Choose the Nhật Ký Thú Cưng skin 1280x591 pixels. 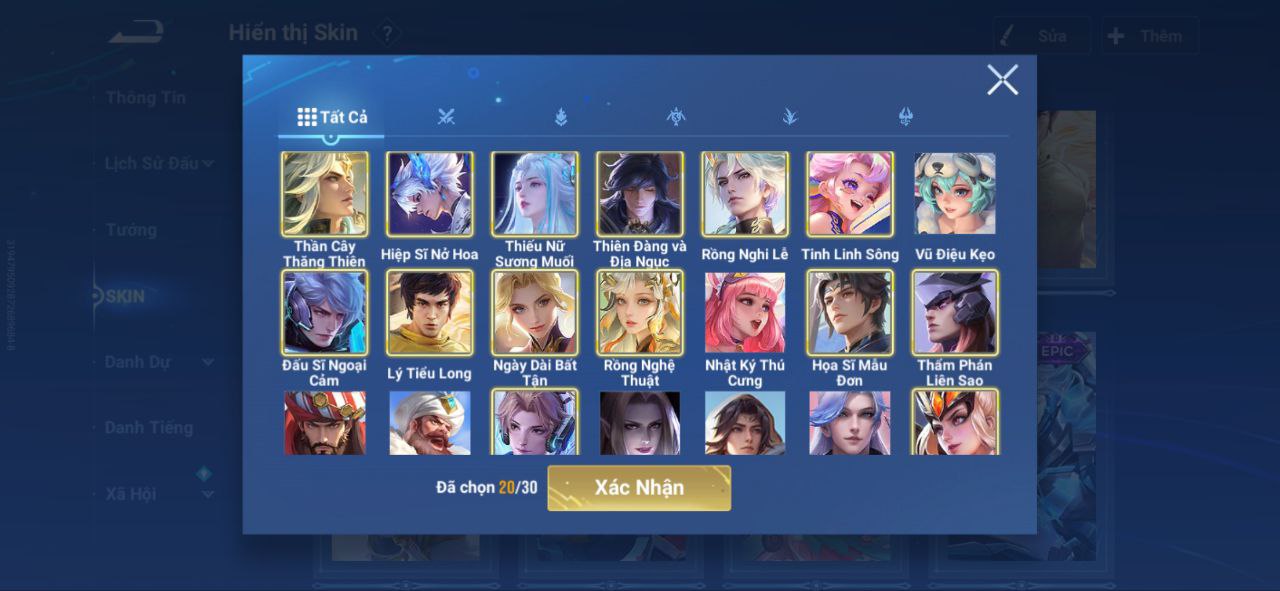click(x=745, y=313)
